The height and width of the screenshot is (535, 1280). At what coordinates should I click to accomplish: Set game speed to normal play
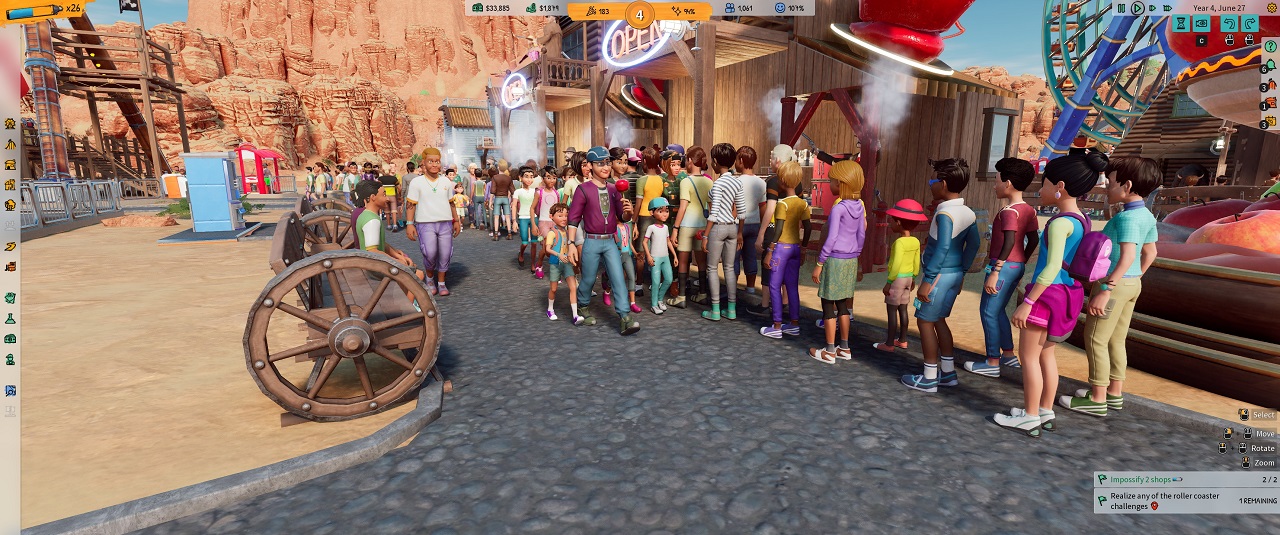point(1137,8)
